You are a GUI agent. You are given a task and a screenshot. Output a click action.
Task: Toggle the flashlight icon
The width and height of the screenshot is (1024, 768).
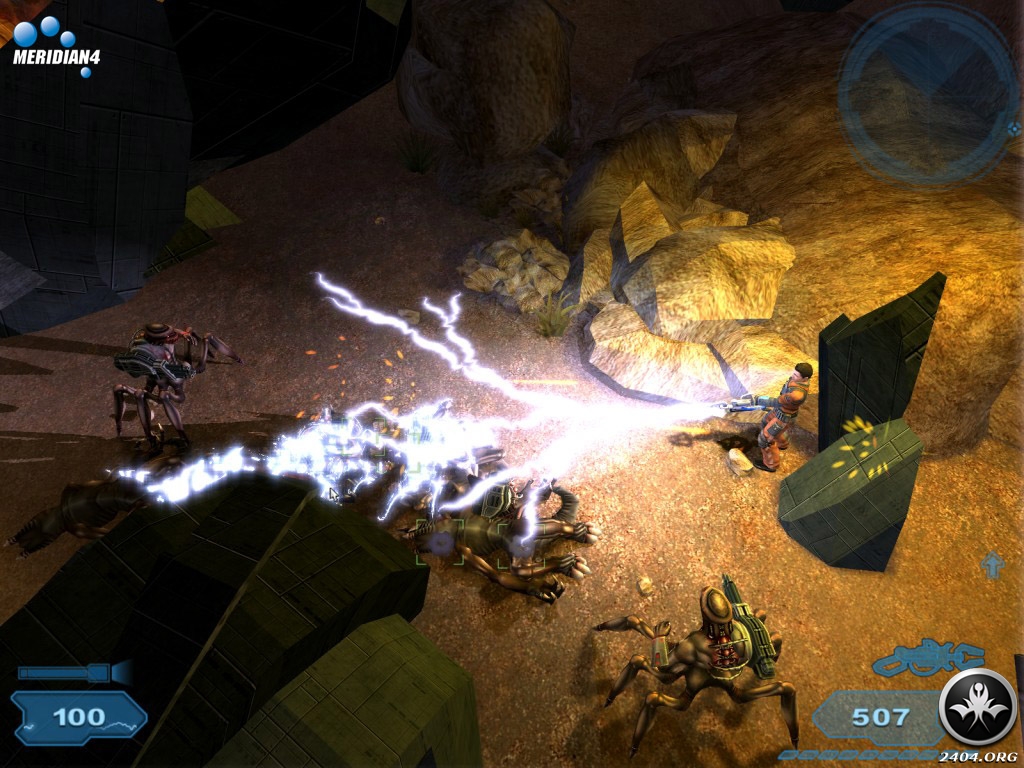click(x=76, y=672)
